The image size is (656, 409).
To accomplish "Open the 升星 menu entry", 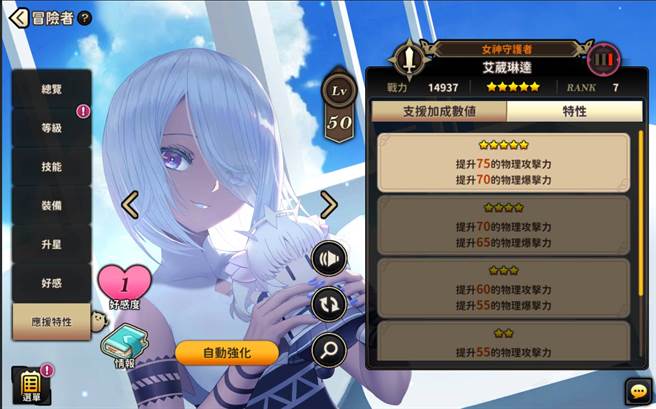I will click(x=52, y=244).
